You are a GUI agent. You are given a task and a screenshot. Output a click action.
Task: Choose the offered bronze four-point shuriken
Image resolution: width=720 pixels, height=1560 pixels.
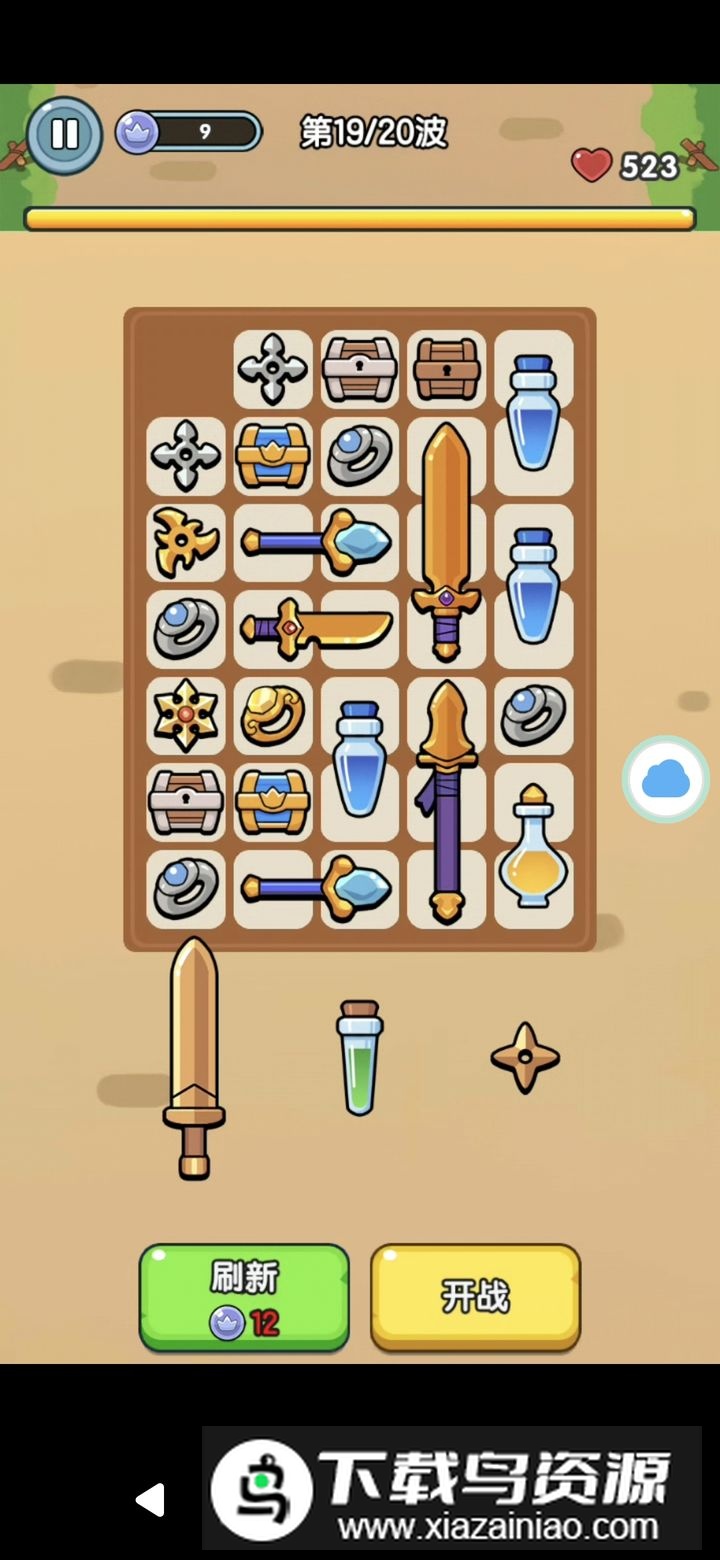coord(525,1057)
